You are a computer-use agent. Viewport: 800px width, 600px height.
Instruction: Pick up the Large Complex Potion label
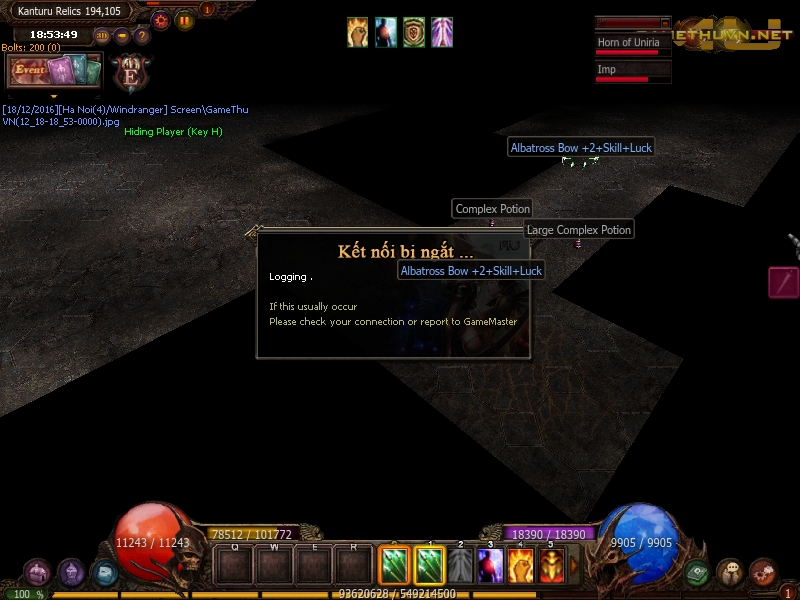[579, 230]
